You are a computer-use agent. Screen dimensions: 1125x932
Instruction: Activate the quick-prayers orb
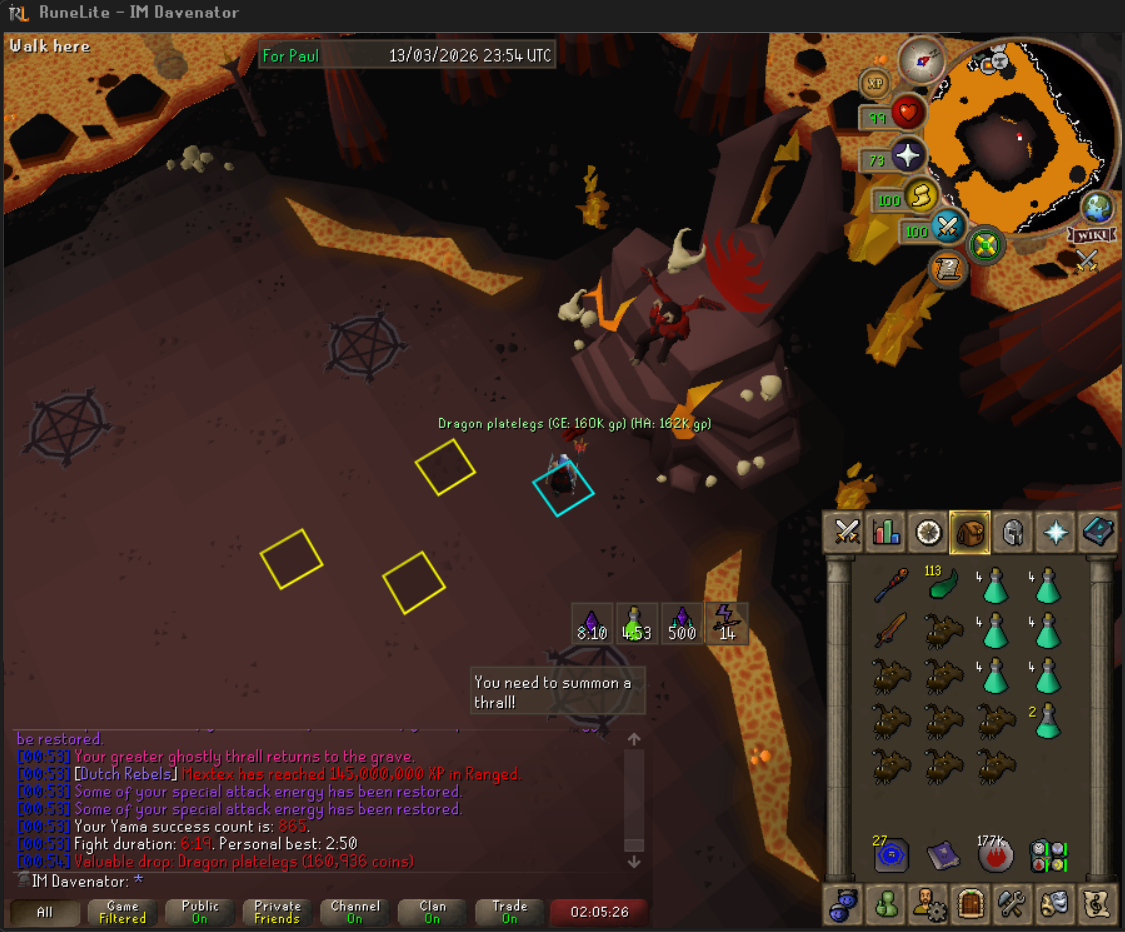(907, 156)
